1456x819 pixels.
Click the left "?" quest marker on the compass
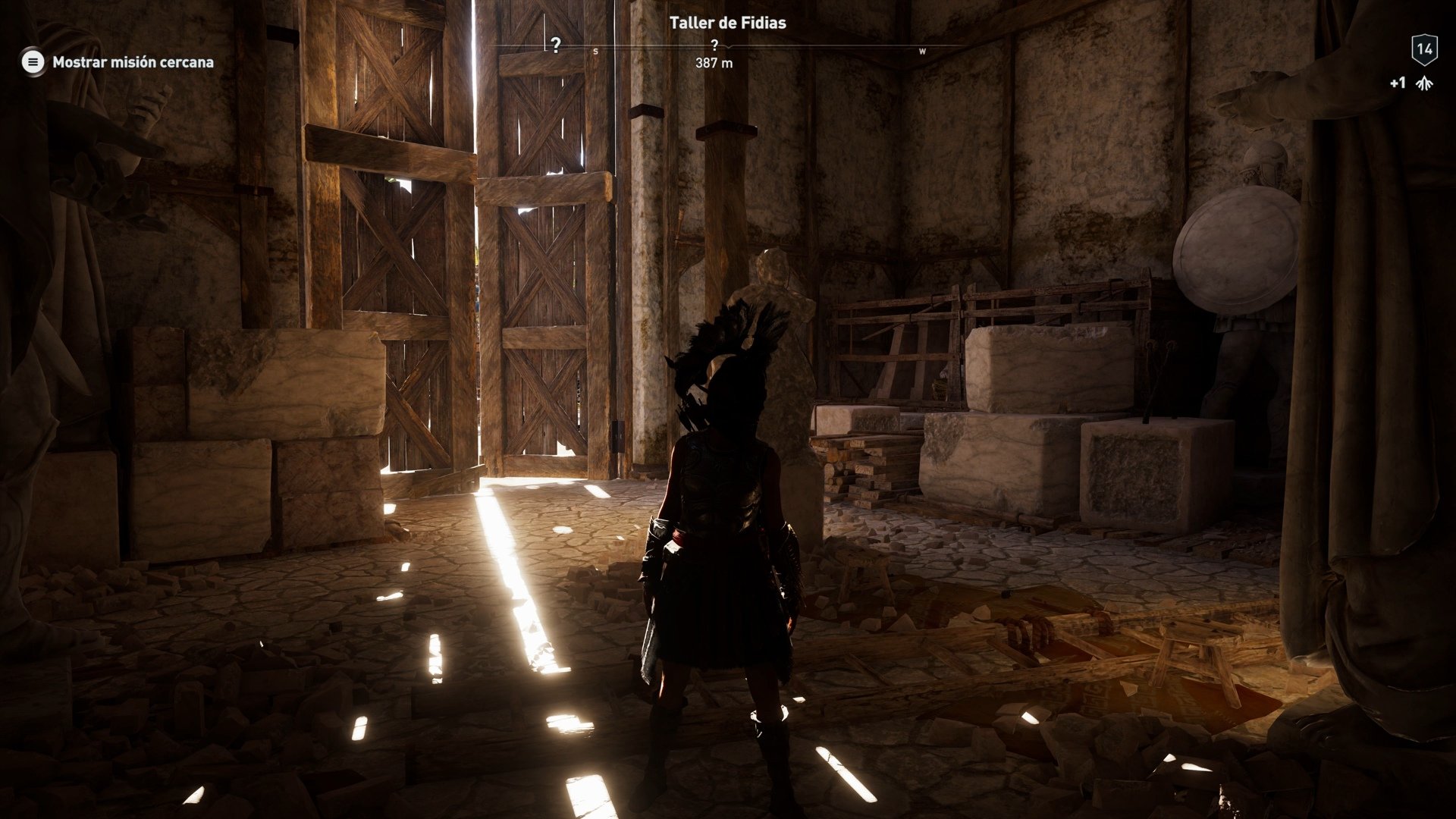click(554, 45)
